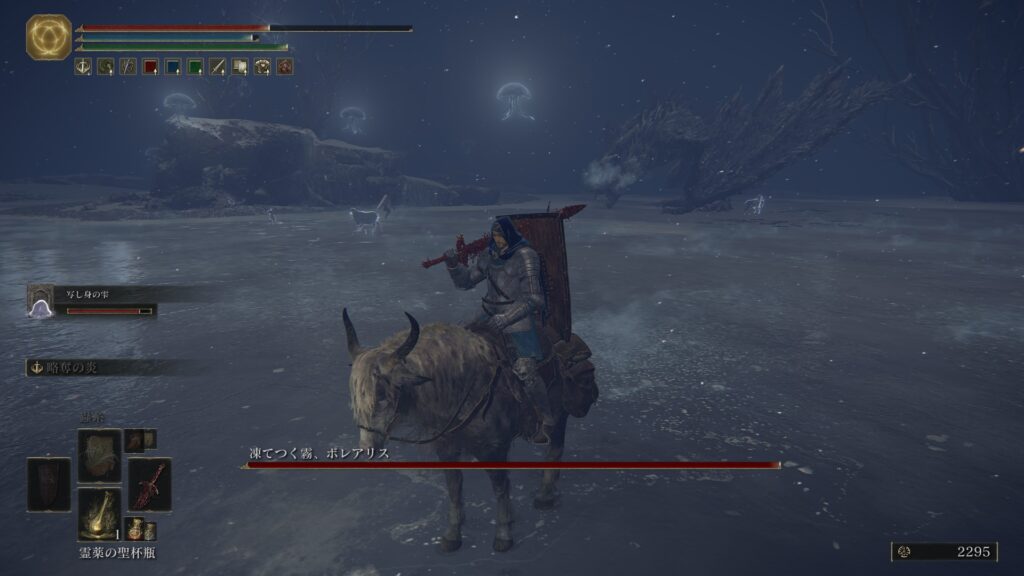This screenshot has width=1024, height=576.
Task: Click the blue square buff icon
Action: click(172, 67)
